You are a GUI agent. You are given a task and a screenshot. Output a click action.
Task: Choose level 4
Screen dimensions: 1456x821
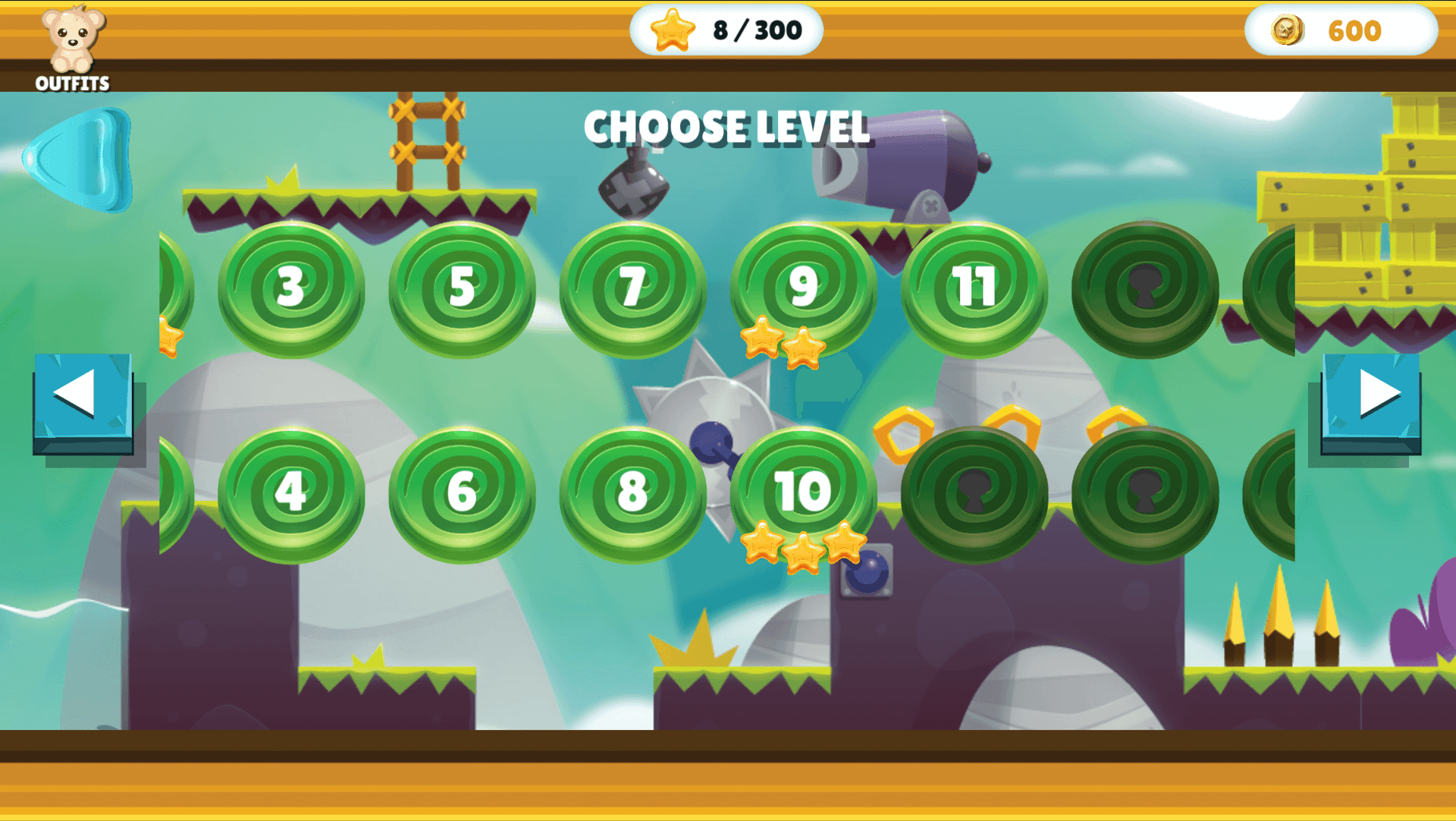pos(291,493)
